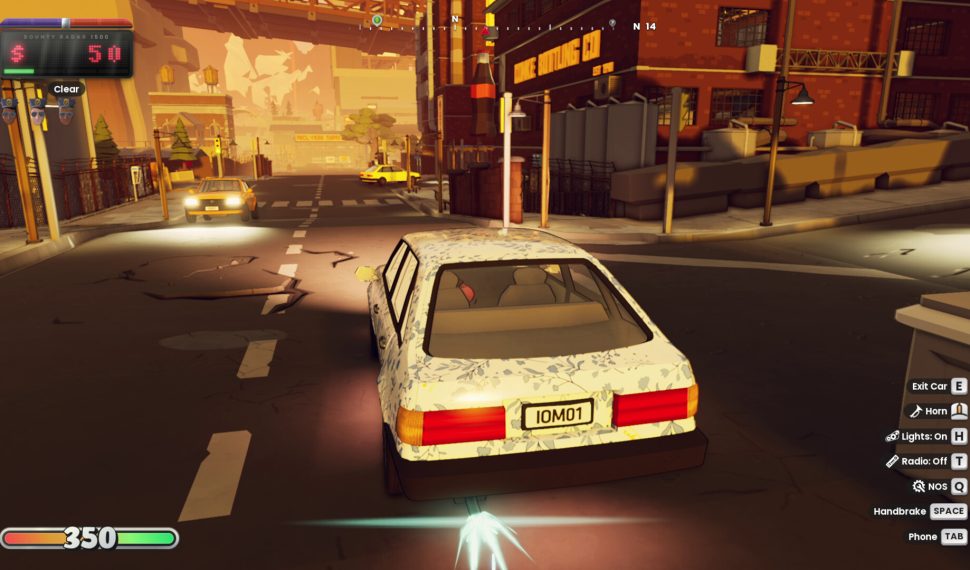Click the green waypoint marker on compass
970x570 pixels.
(377, 20)
